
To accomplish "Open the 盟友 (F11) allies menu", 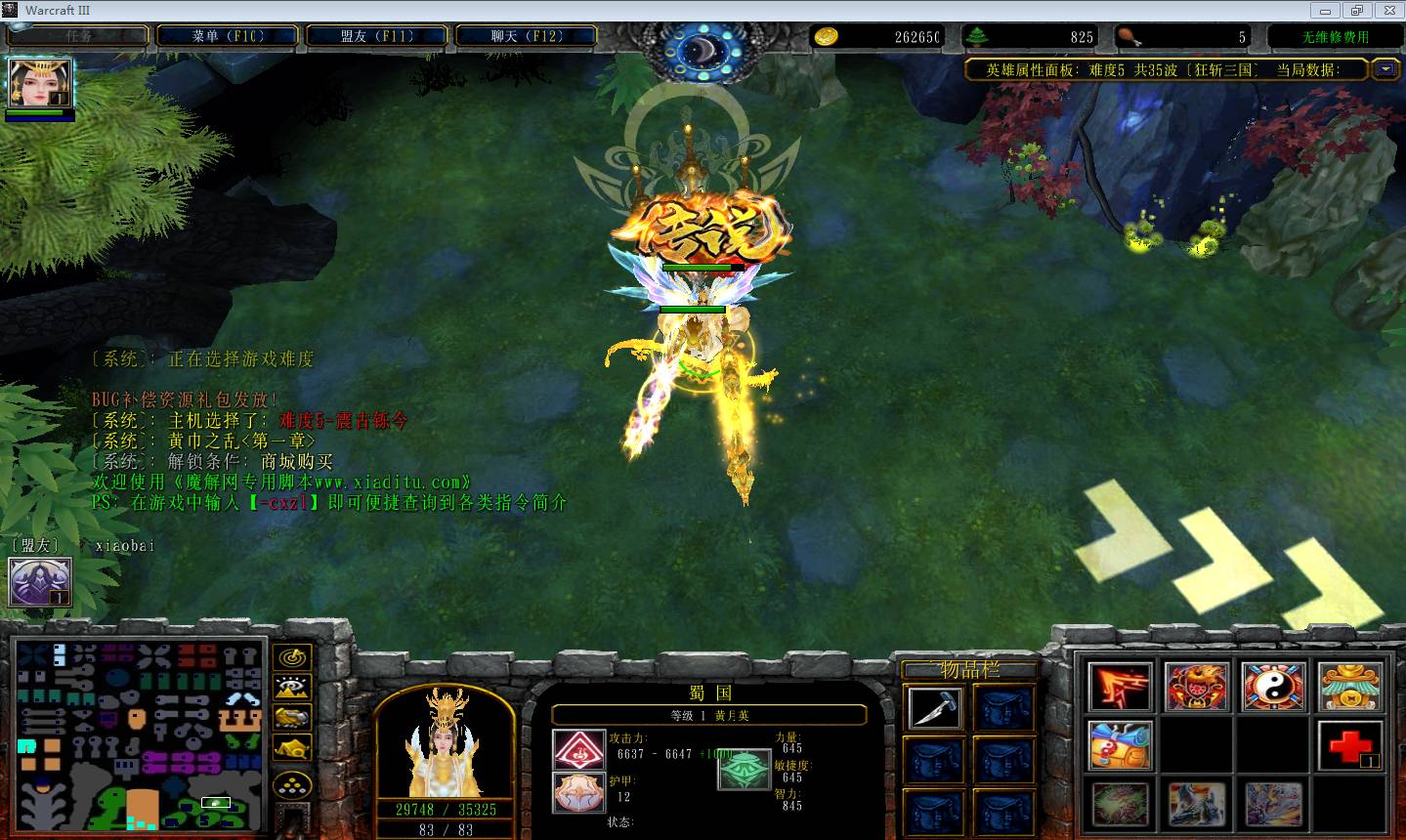I will pyautogui.click(x=377, y=36).
